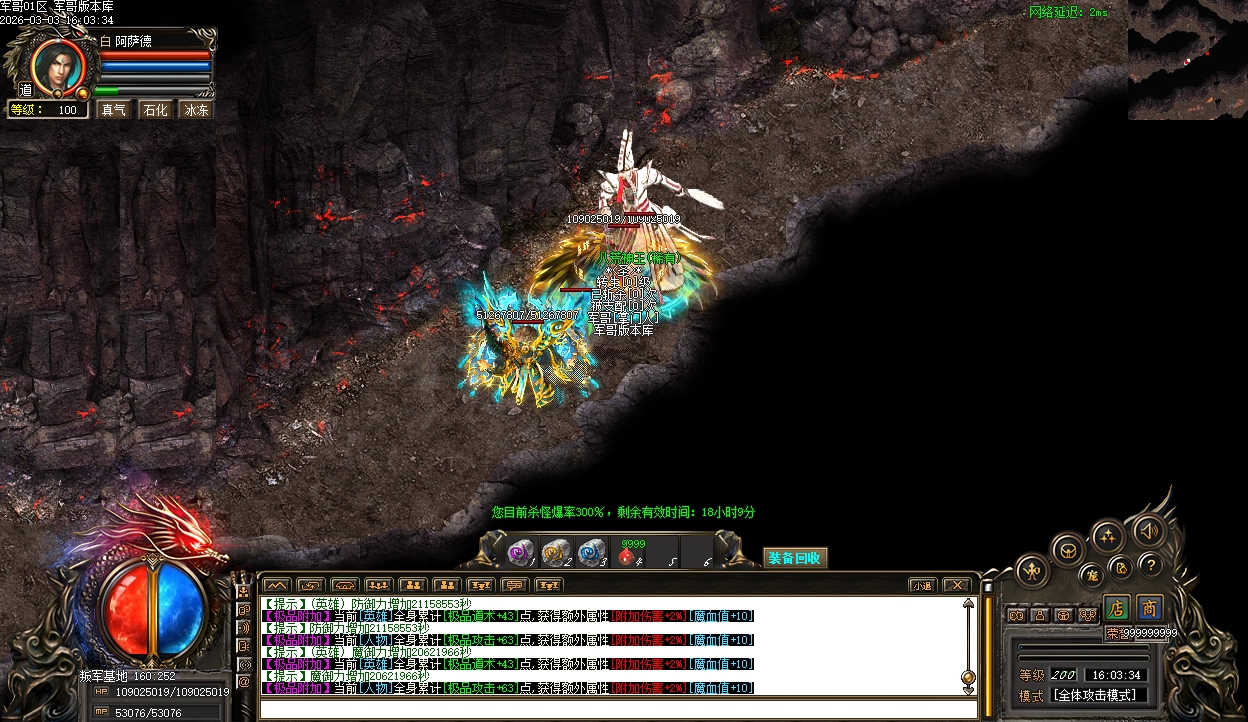This screenshot has width=1248, height=722.
Task: Change the attack mode 全体攻击模式
Action: (x=1099, y=695)
